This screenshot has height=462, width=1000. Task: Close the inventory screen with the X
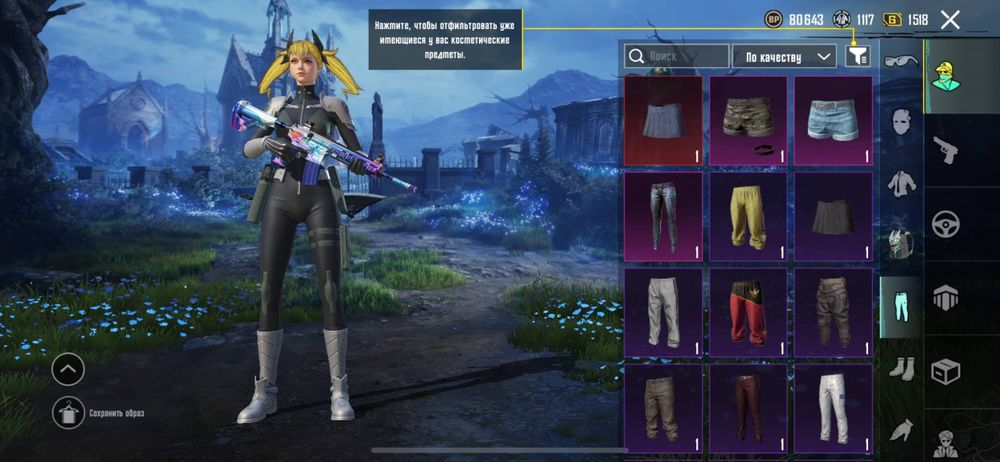[x=950, y=19]
